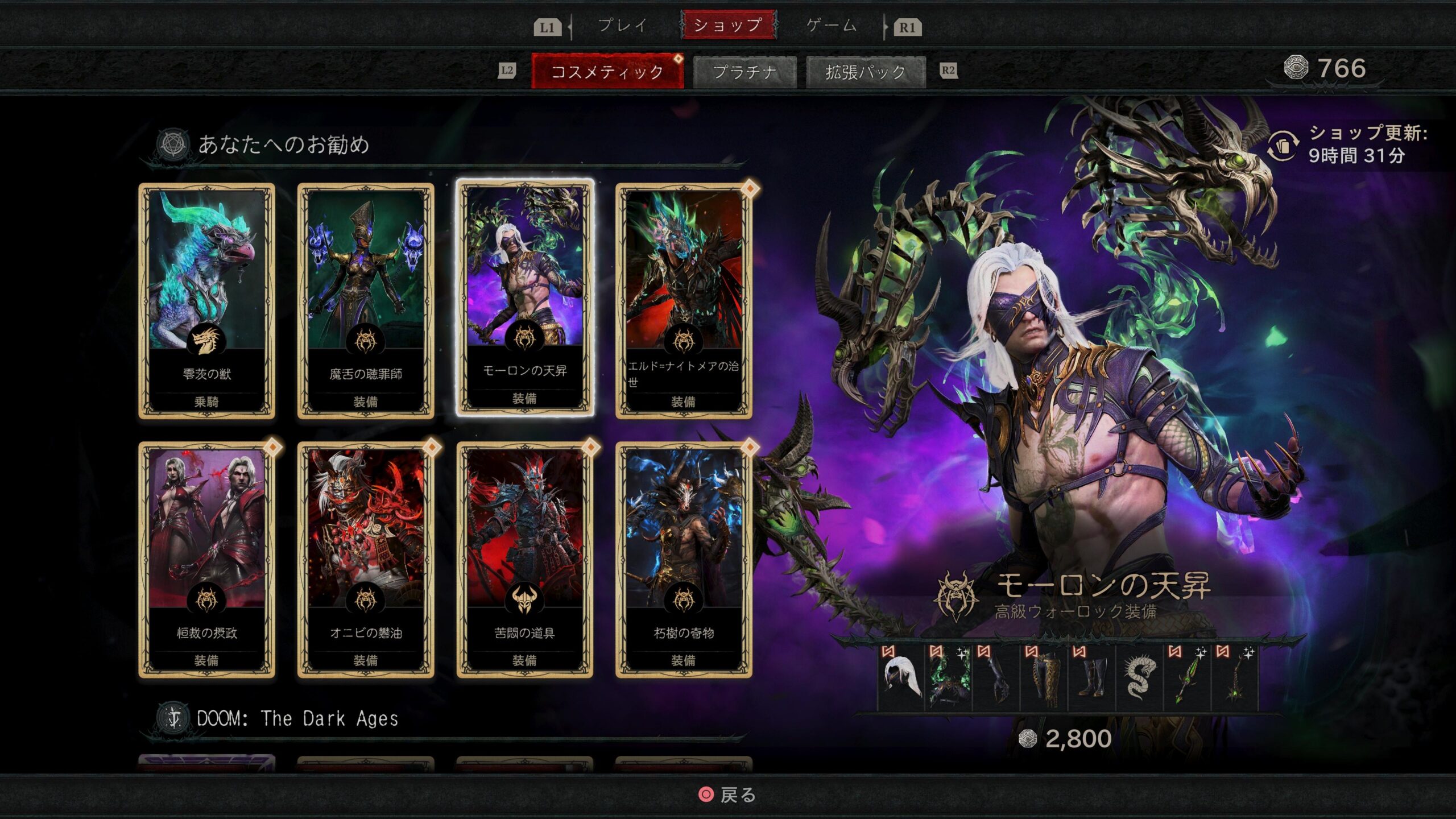The height and width of the screenshot is (819, 1456).
Task: Pick the モーロンの天昇 bundle card
Action: (x=525, y=299)
